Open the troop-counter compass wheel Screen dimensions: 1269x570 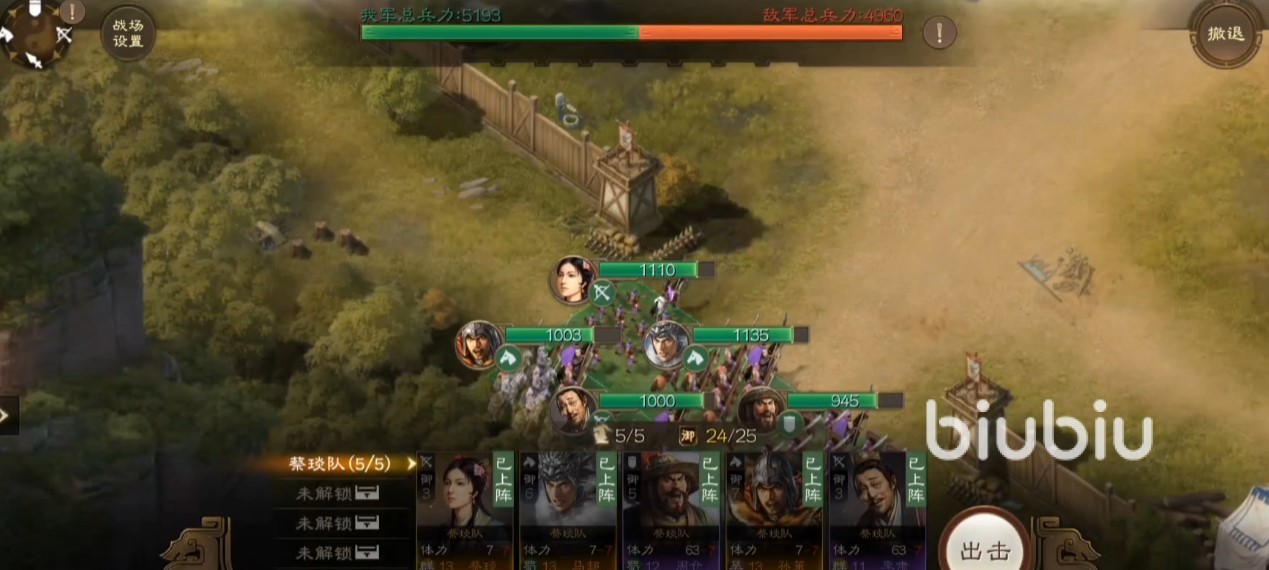pyautogui.click(x=34, y=36)
